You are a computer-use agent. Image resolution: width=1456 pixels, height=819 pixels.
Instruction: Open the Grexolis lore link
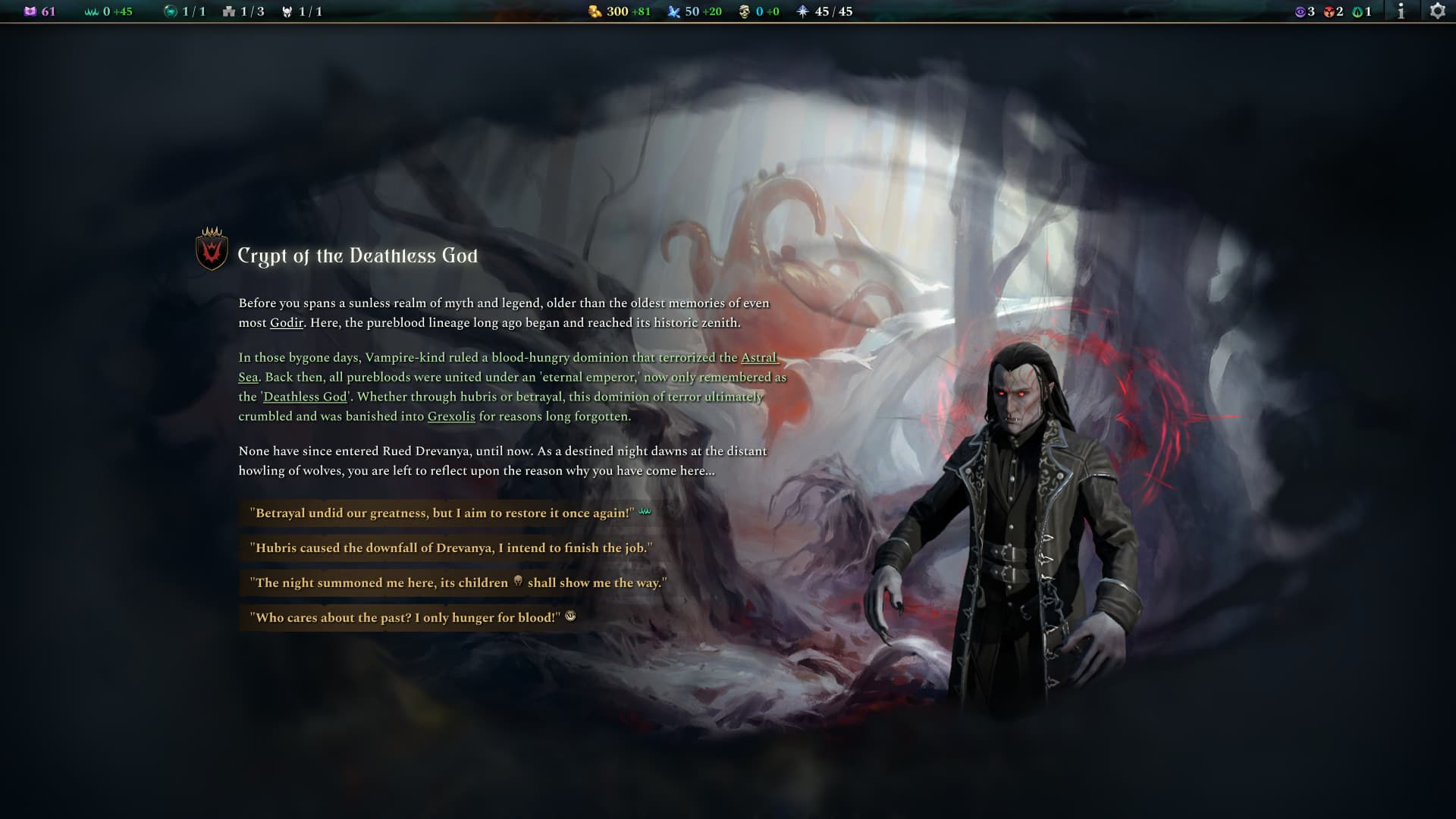451,417
